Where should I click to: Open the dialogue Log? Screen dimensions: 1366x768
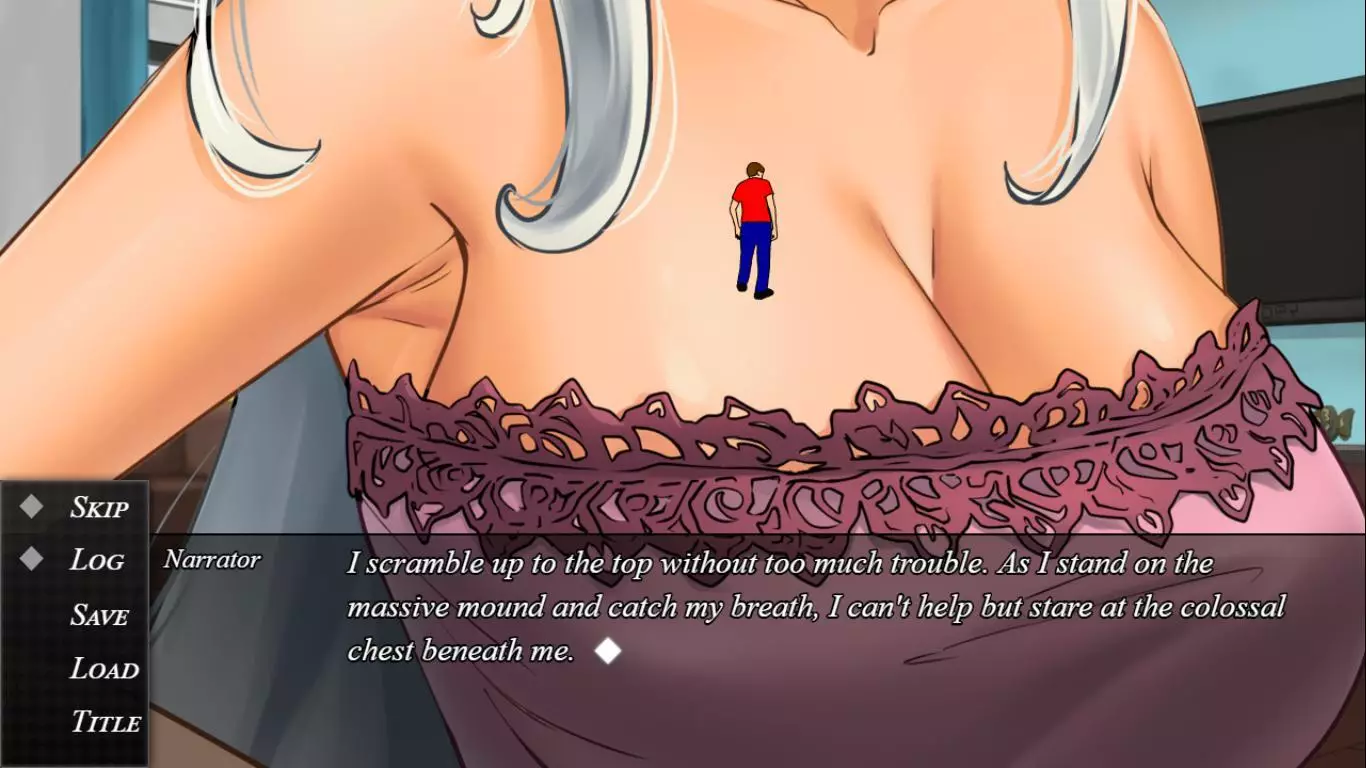[x=96, y=561]
